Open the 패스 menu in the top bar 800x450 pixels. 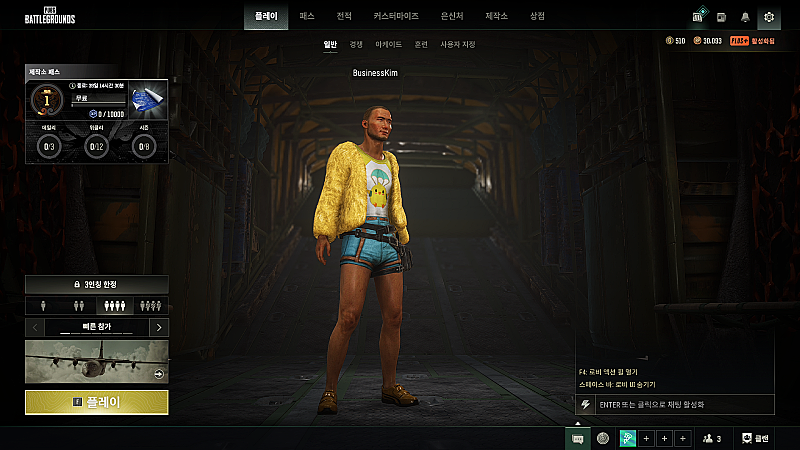307,17
